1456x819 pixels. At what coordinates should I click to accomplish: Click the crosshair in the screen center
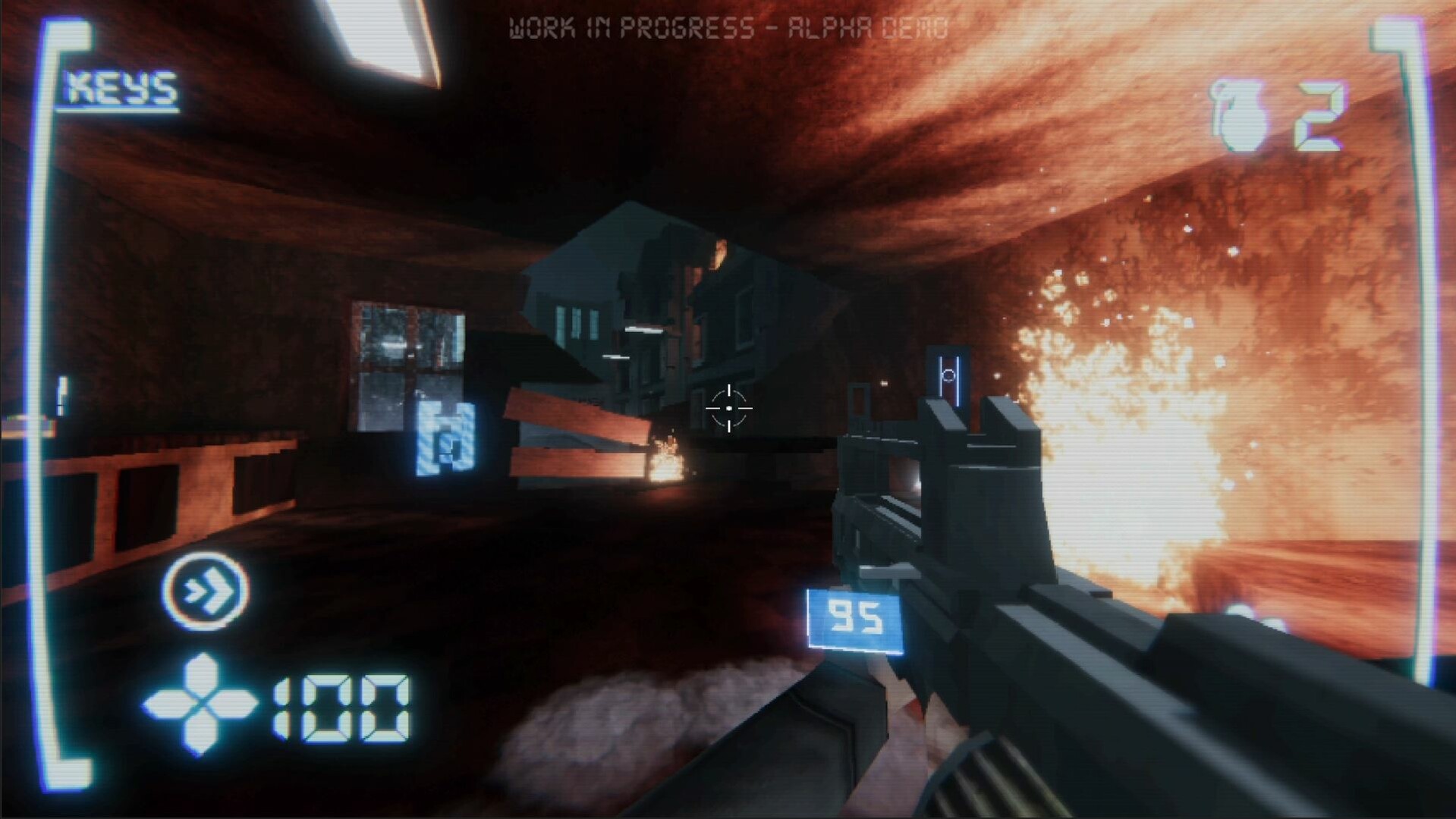click(x=730, y=408)
